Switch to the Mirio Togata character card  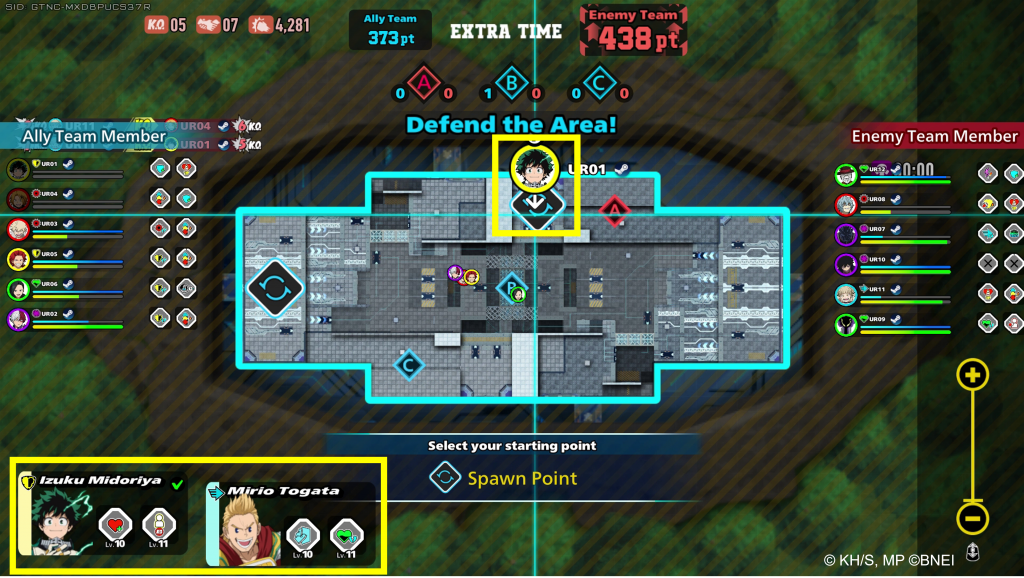(x=290, y=524)
